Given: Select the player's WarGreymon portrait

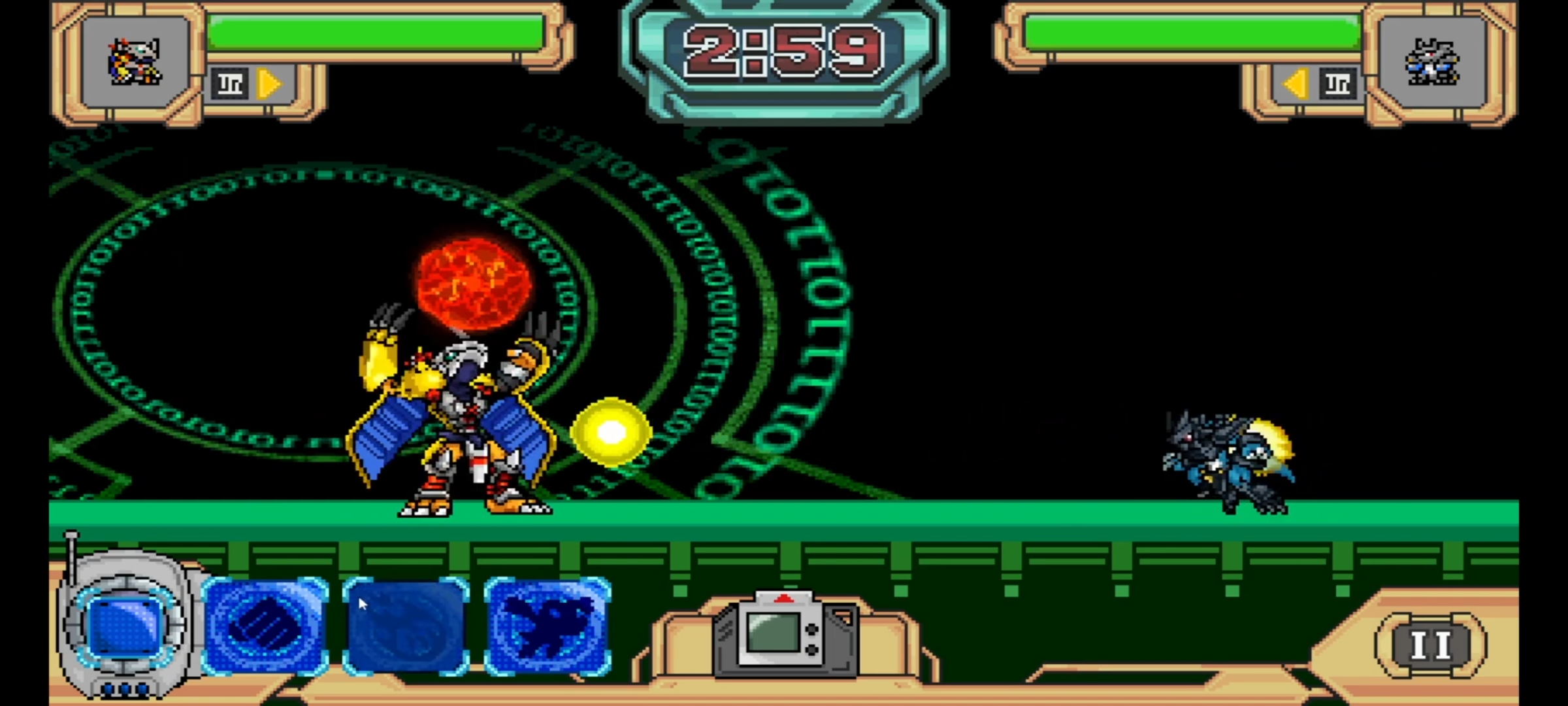Looking at the screenshot, I should pyautogui.click(x=135, y=62).
